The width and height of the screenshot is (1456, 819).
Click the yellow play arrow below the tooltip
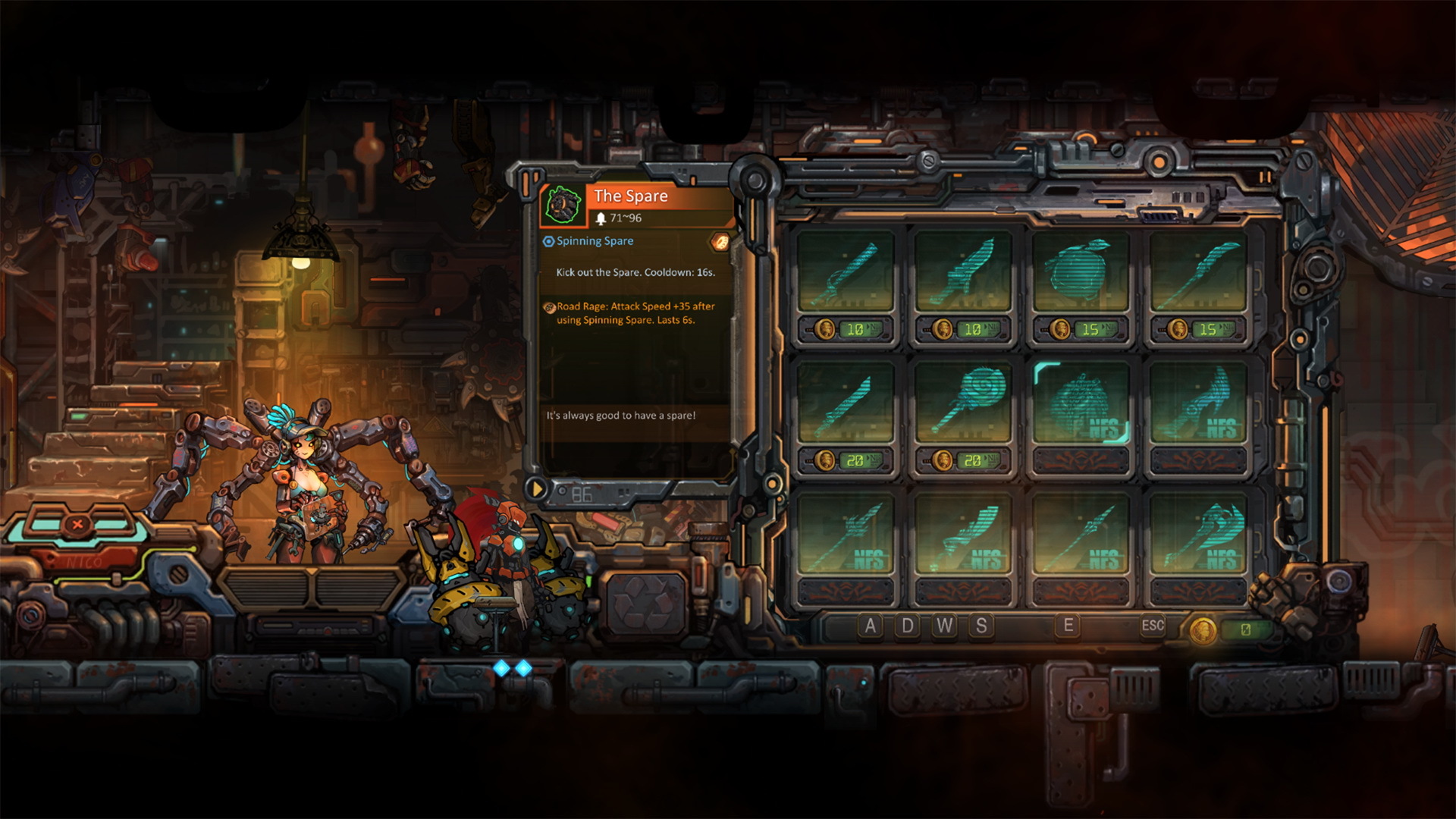537,489
